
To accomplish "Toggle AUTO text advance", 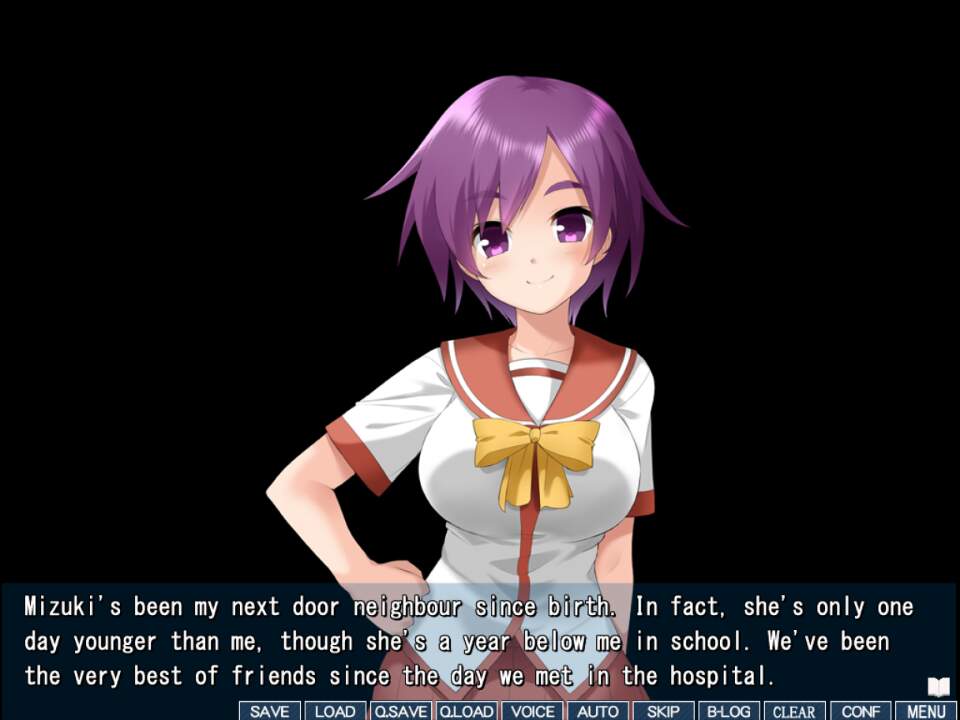I will (598, 711).
